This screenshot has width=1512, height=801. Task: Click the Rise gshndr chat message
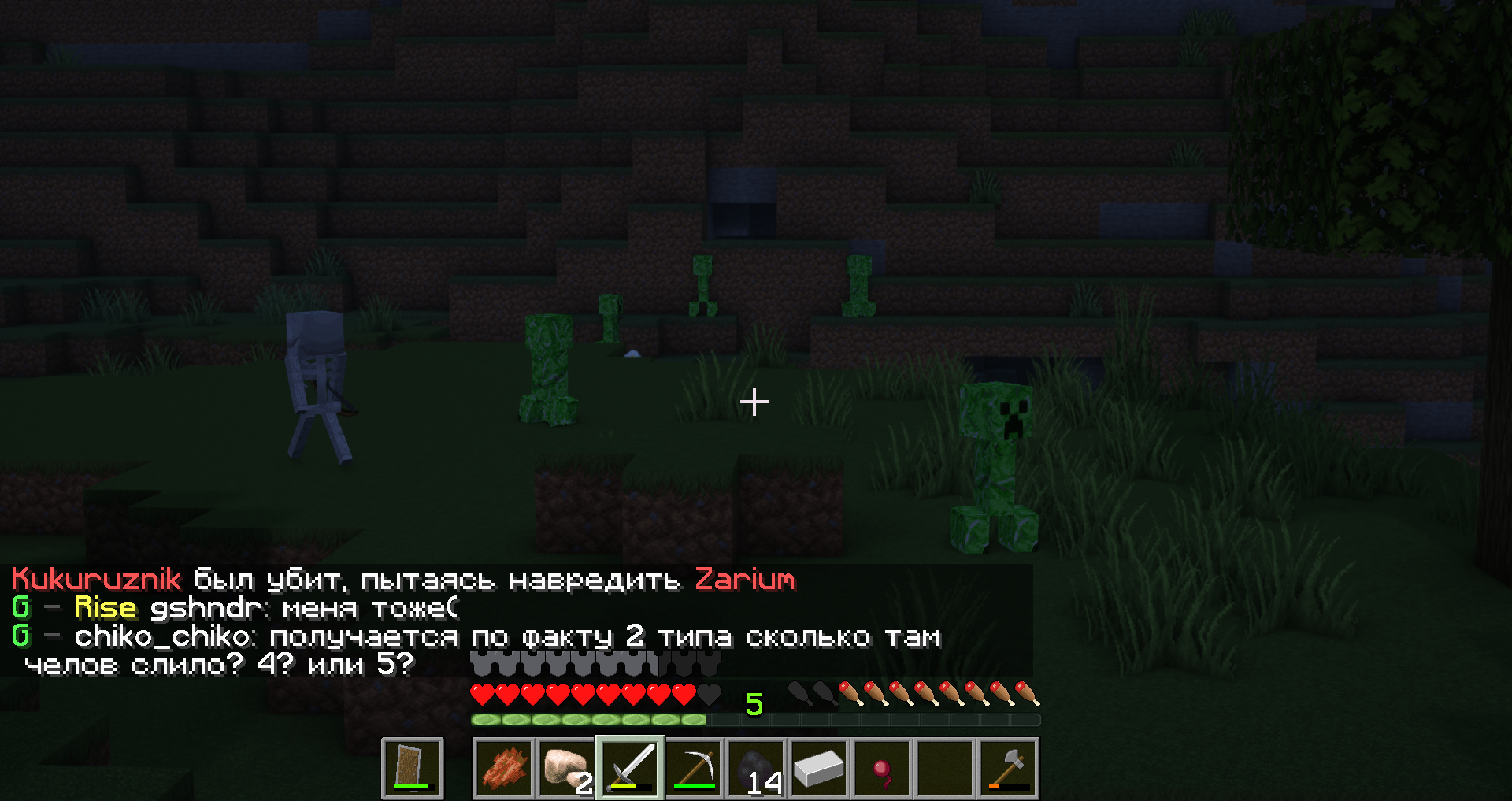tap(266, 608)
